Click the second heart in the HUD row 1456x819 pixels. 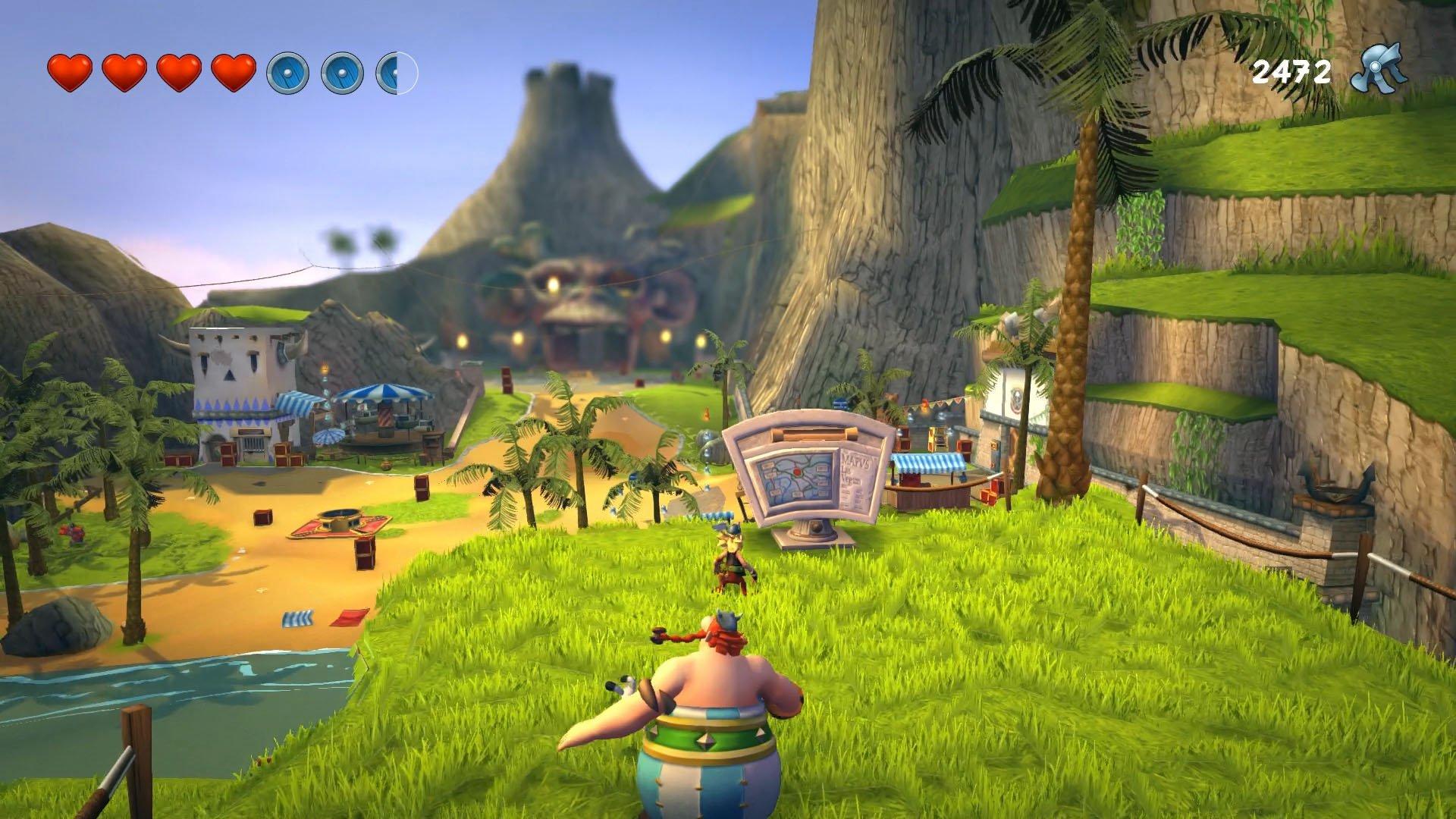click(x=124, y=74)
